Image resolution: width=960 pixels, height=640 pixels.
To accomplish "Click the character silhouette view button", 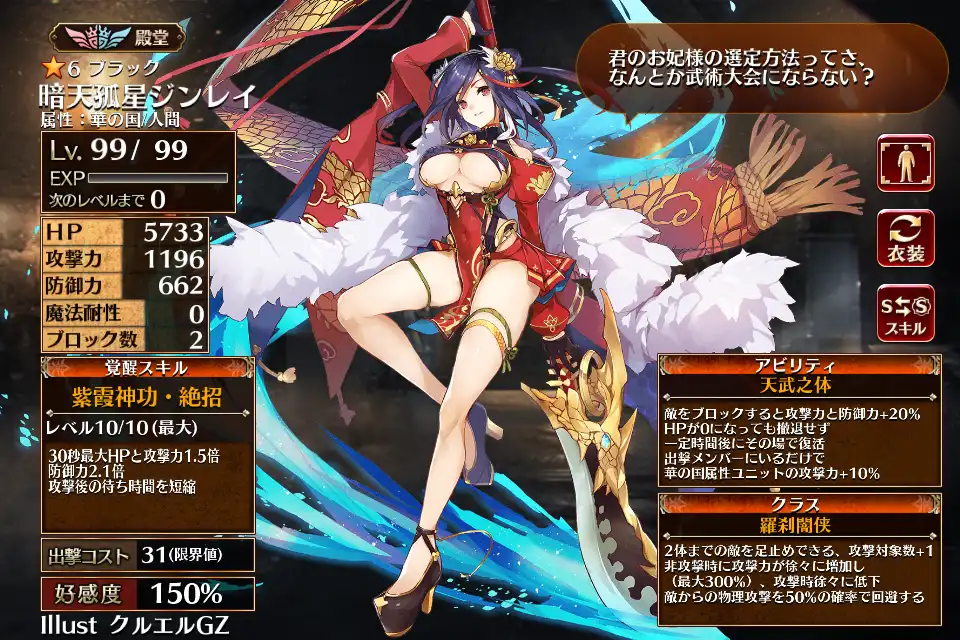I will (x=905, y=163).
